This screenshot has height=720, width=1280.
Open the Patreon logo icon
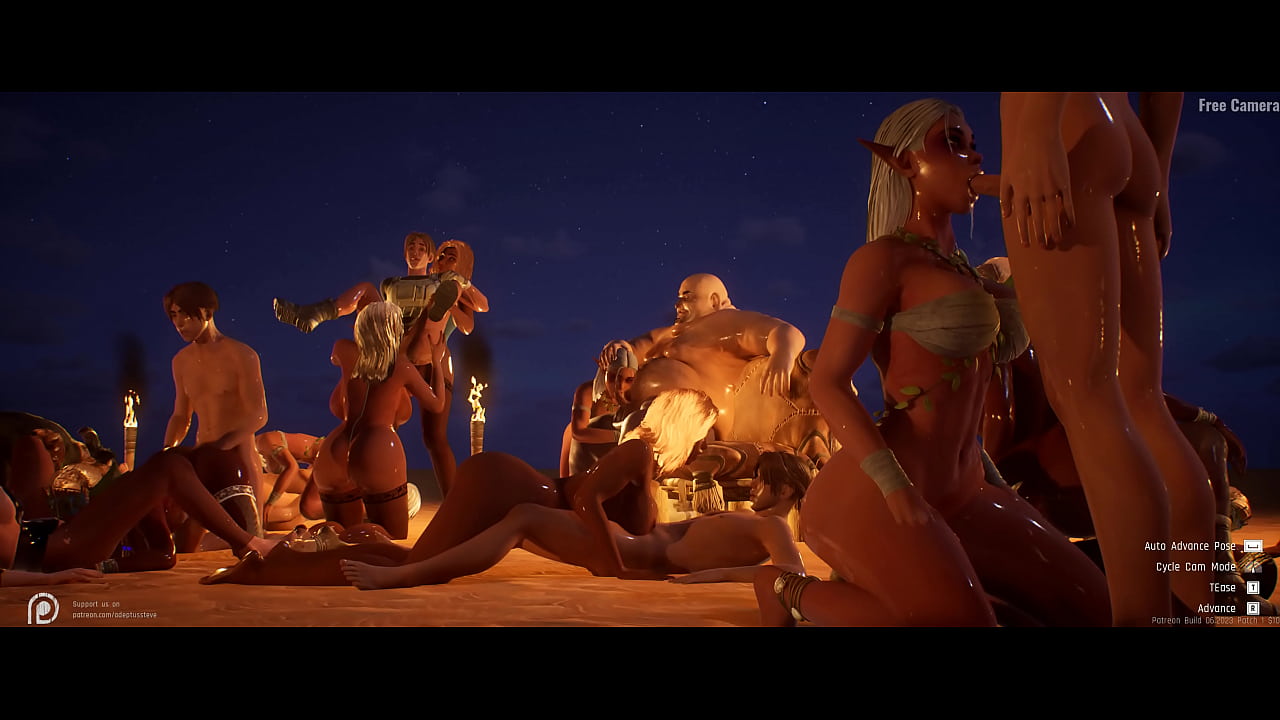pyautogui.click(x=43, y=608)
